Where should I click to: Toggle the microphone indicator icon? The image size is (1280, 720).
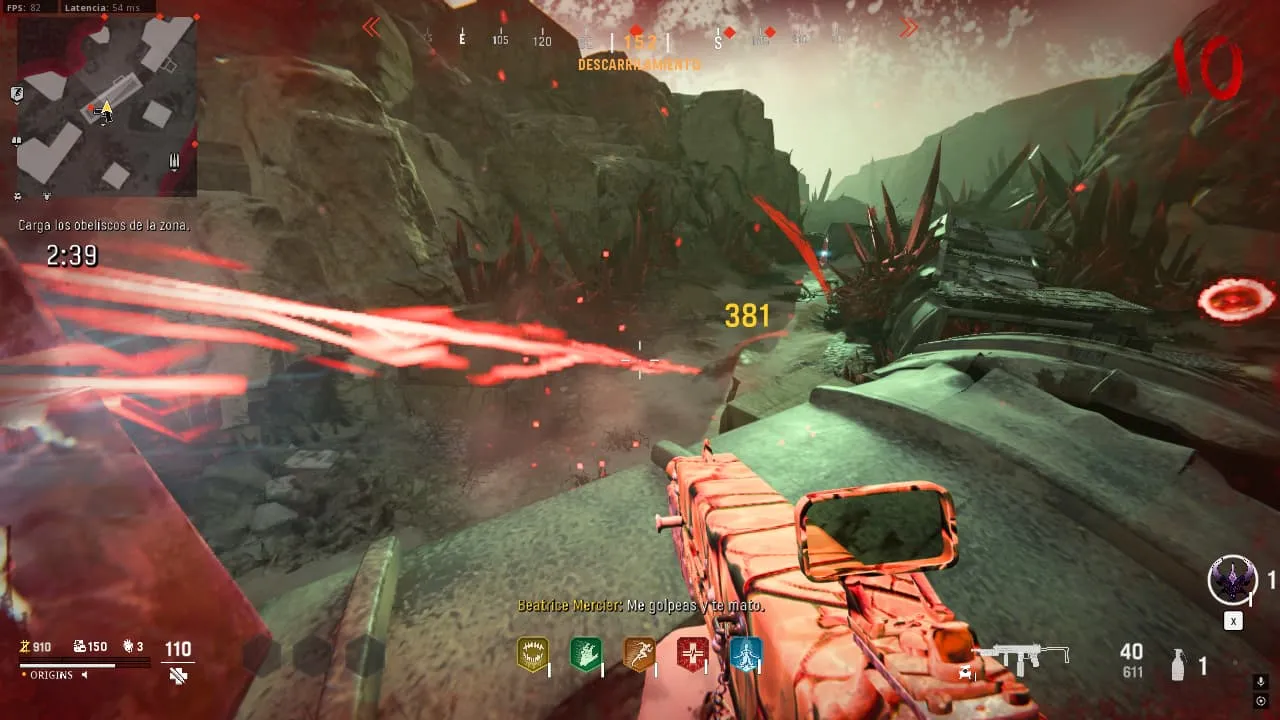pyautogui.click(x=1261, y=682)
